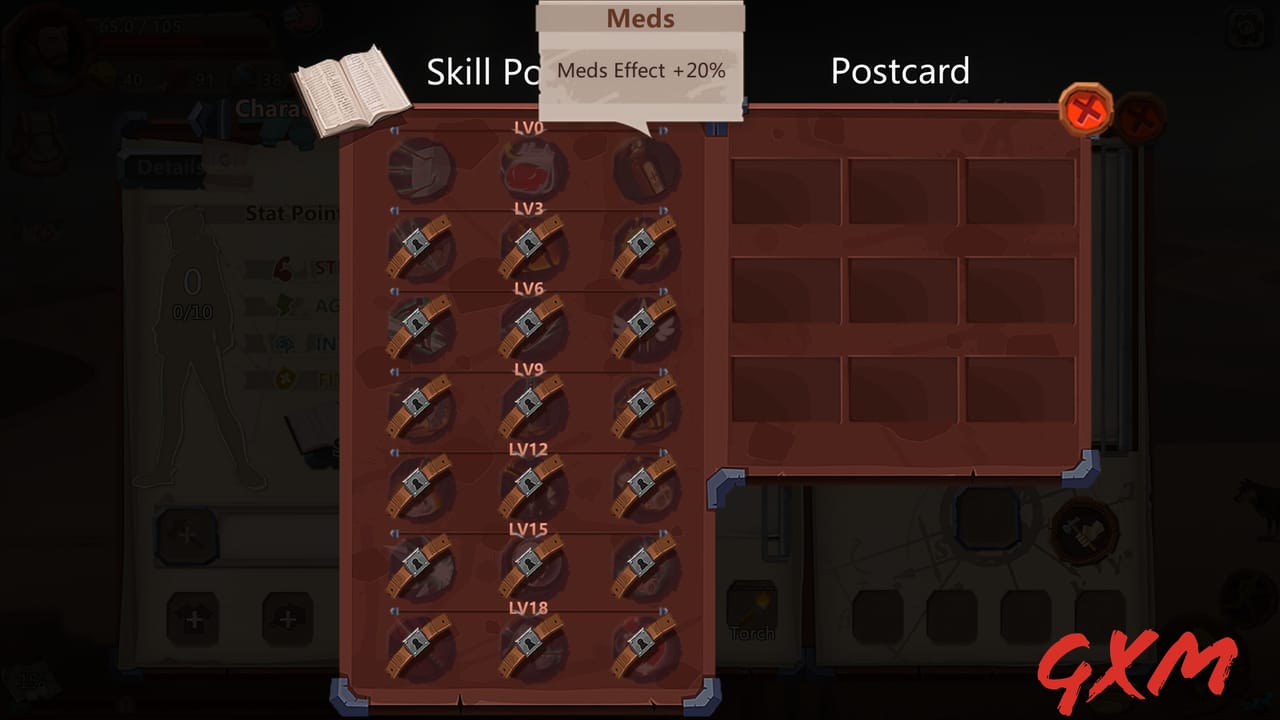Select the Meds food-pack skill in LV0 row

pyautogui.click(x=531, y=168)
